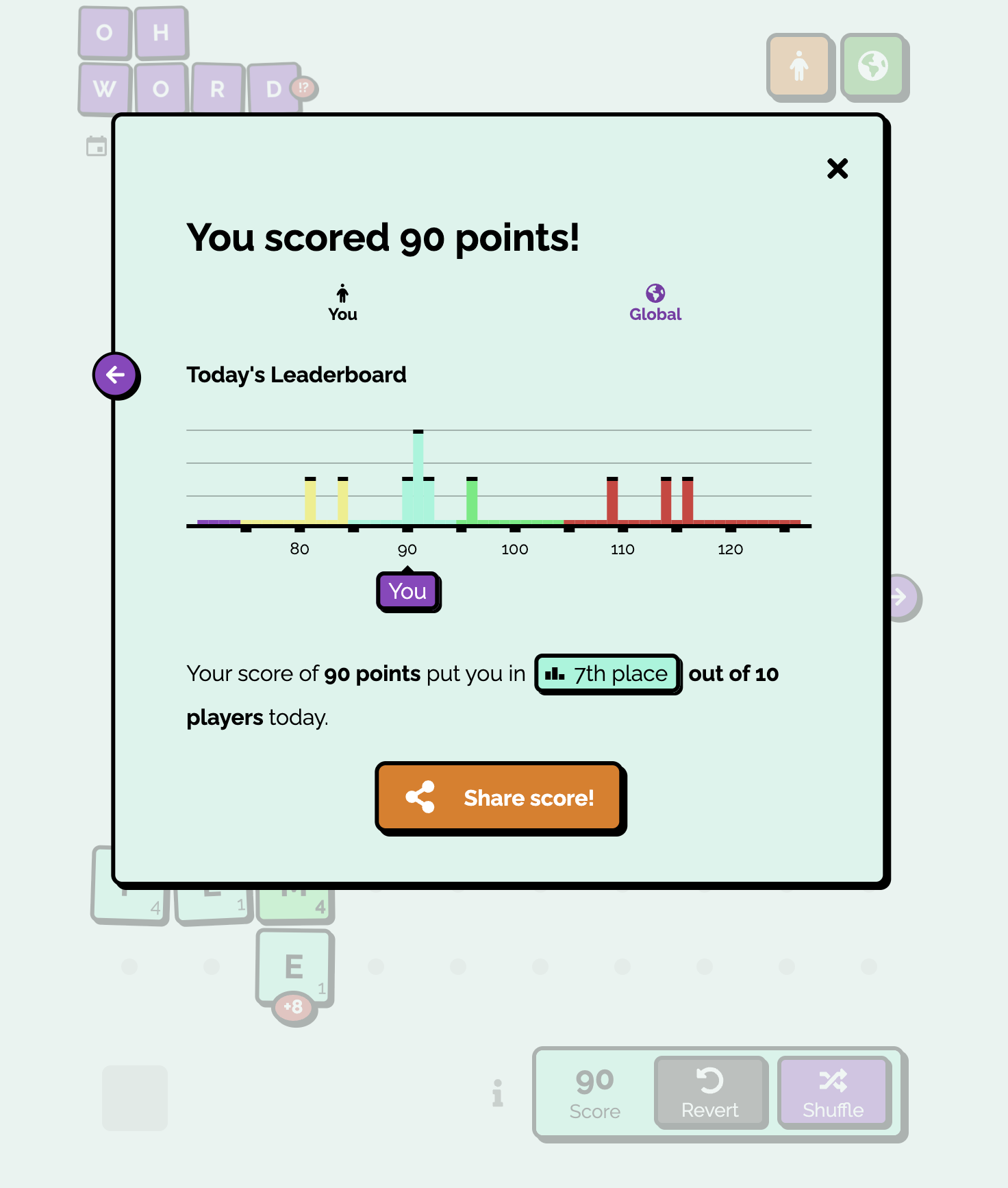Select the person icon in the top right corner
This screenshot has height=1188, width=1008.
[800, 66]
